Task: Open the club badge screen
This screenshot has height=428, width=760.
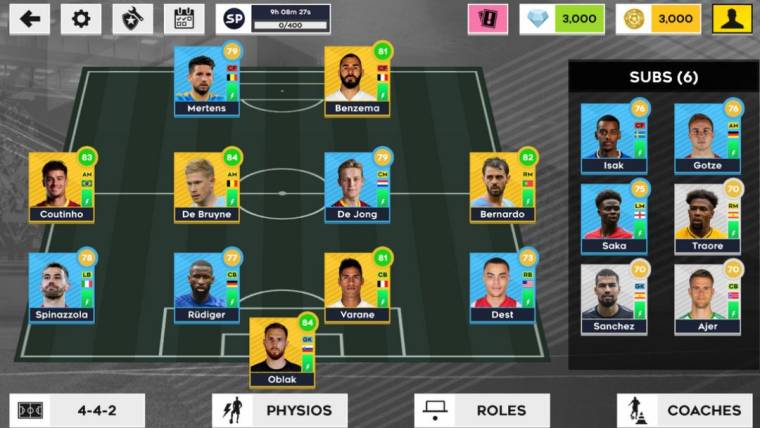Action: click(132, 19)
